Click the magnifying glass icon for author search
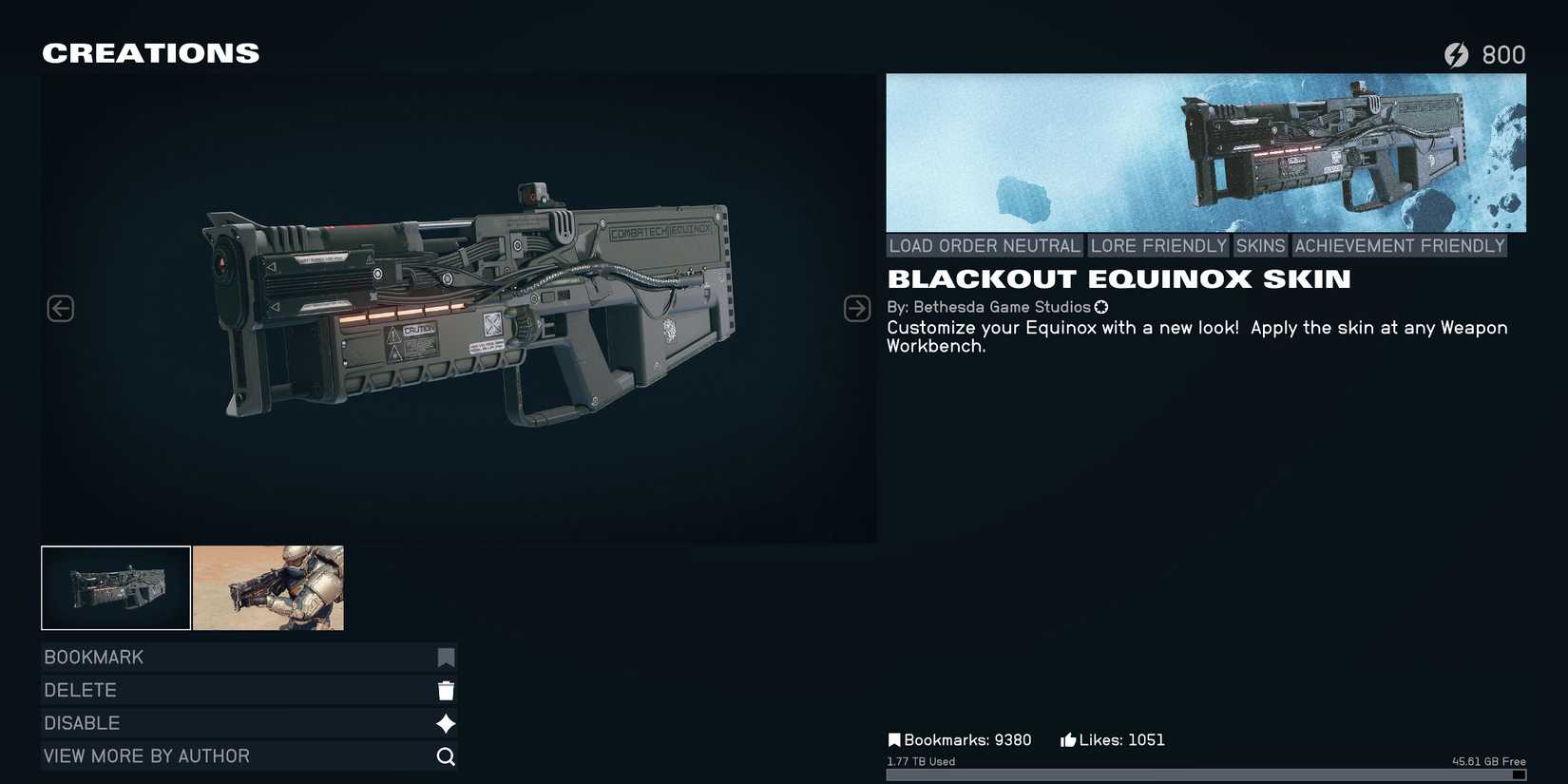 click(x=445, y=755)
